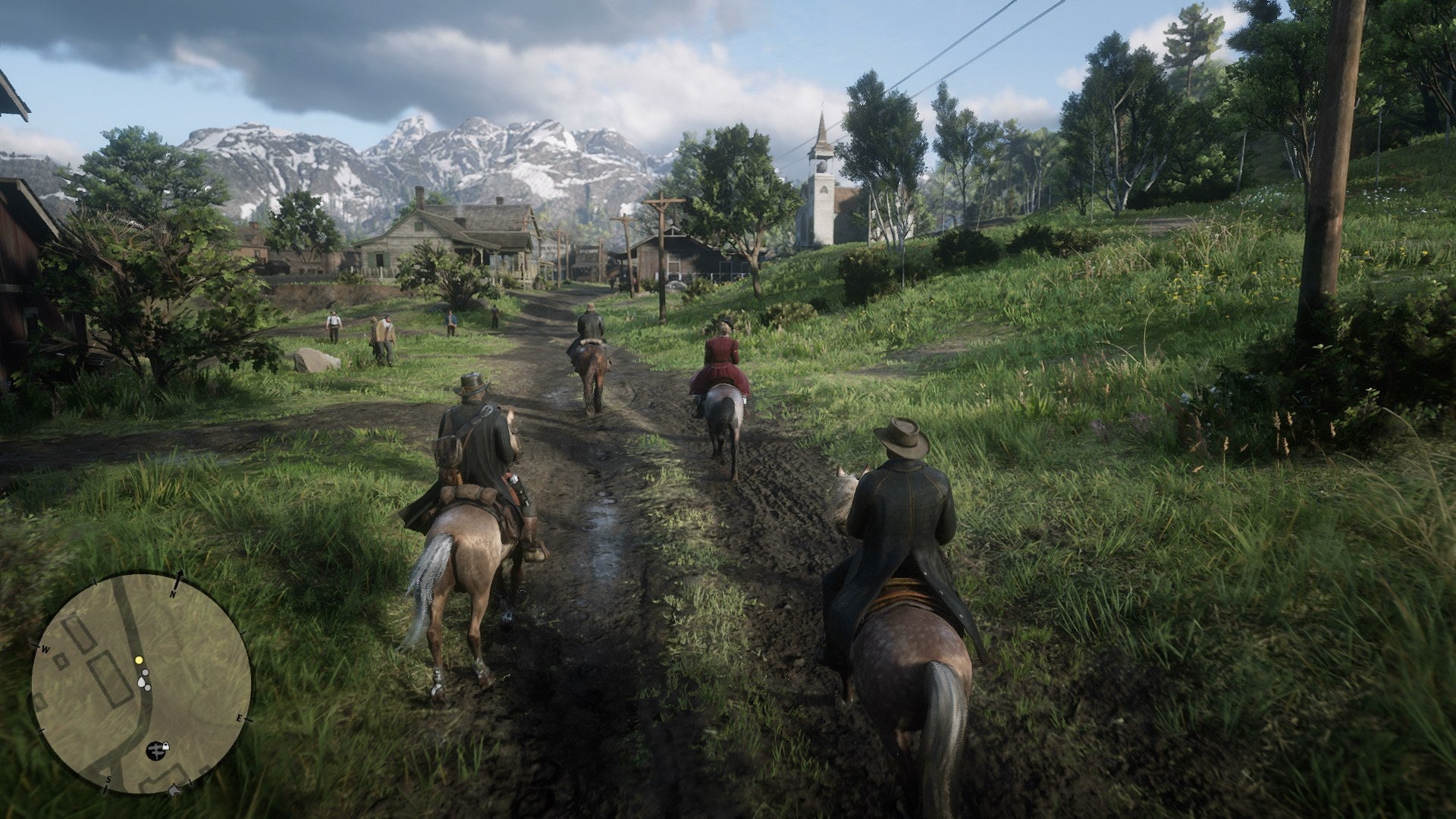
Task: Click the yellow companion dot on the minimap
Action: click(139, 660)
